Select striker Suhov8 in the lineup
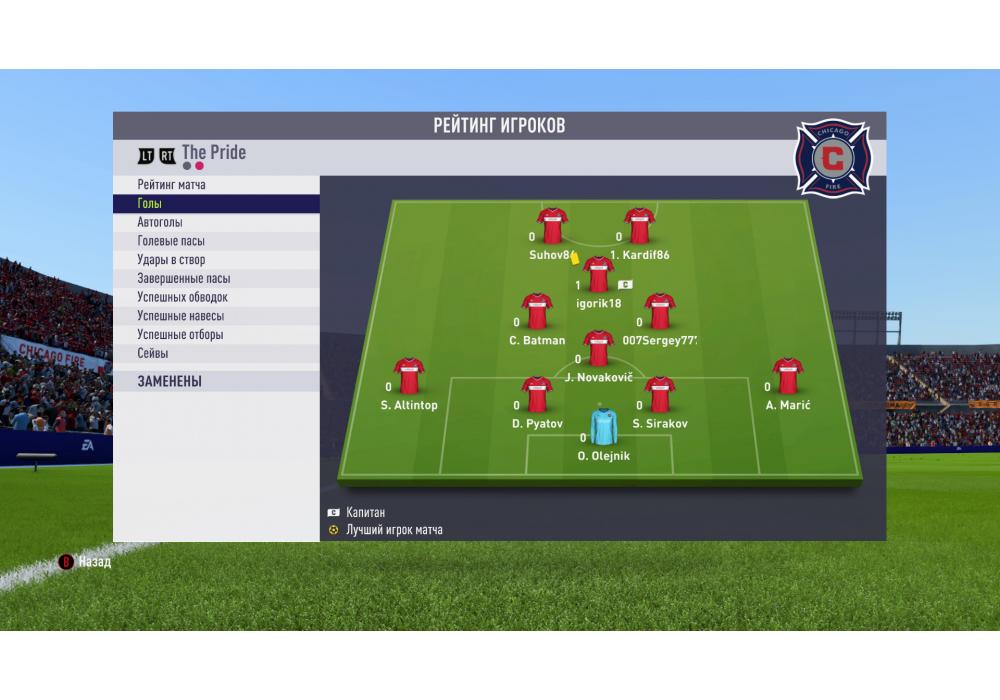This screenshot has height=700, width=1000. coord(552,227)
